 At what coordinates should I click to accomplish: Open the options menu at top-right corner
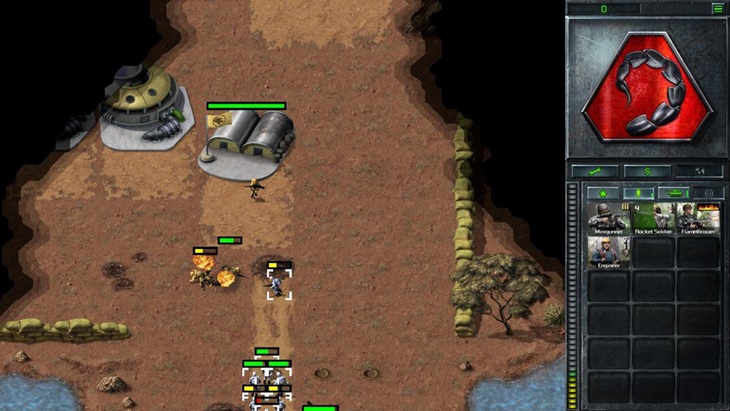coord(717,8)
